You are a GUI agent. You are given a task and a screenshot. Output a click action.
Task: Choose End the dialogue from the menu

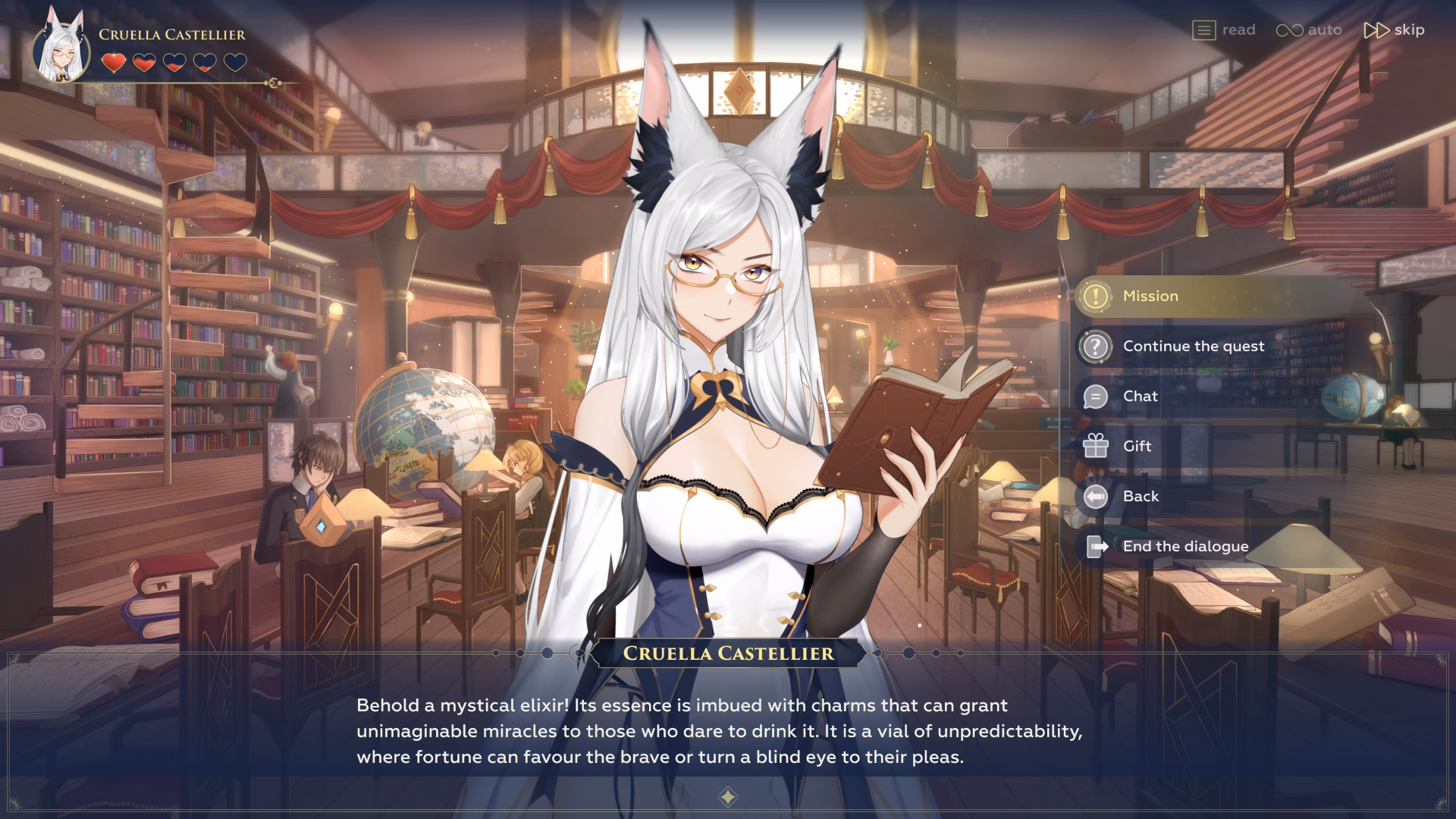coord(1186,546)
